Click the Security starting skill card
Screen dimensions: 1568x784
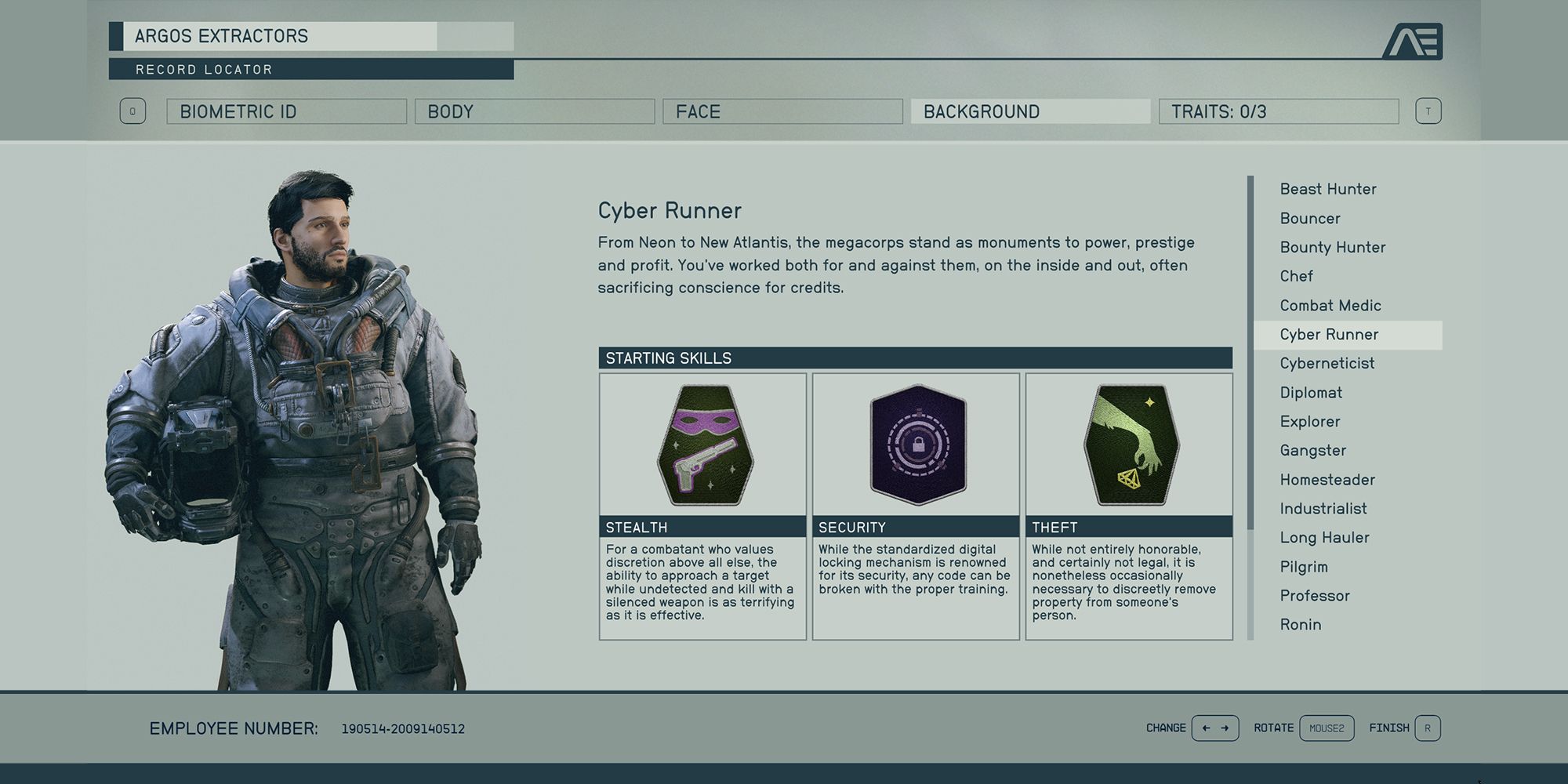(916, 506)
